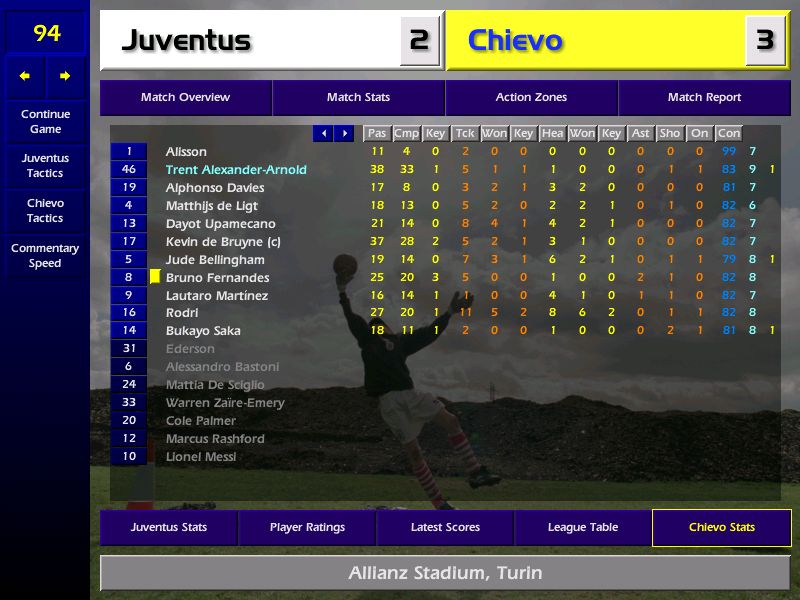This screenshot has height=600, width=800.
Task: Click the Con column header
Action: [x=729, y=133]
